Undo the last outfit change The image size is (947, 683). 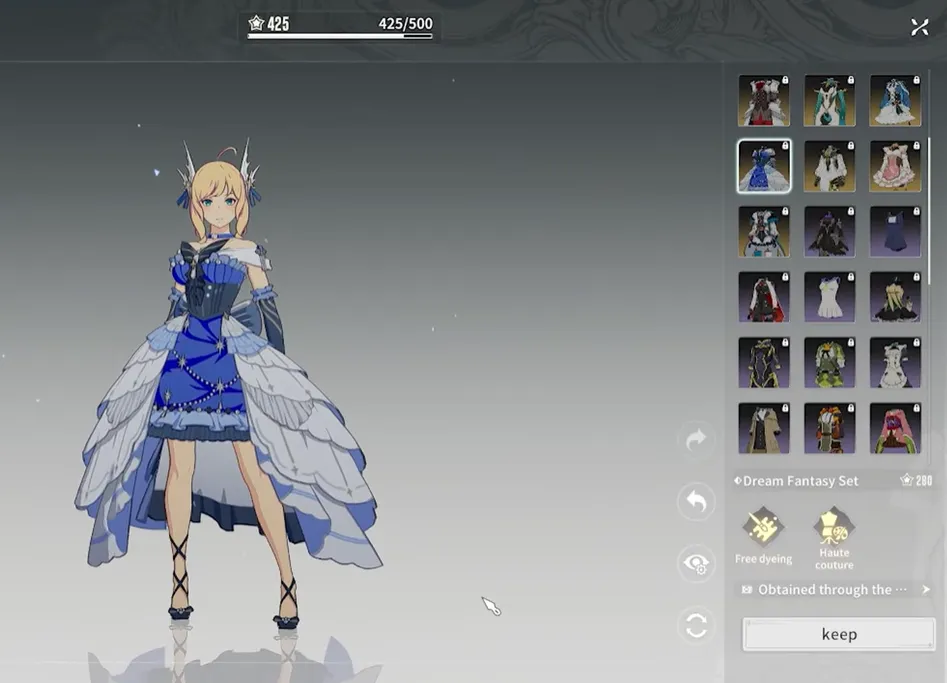[696, 501]
